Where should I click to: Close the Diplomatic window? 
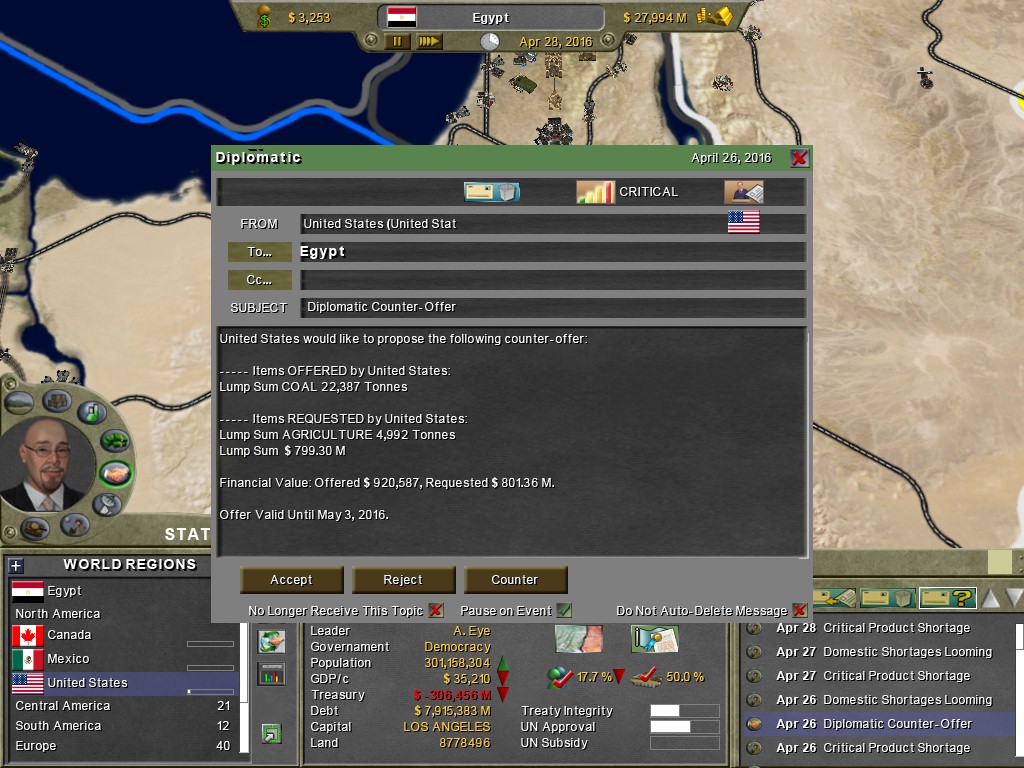[799, 158]
